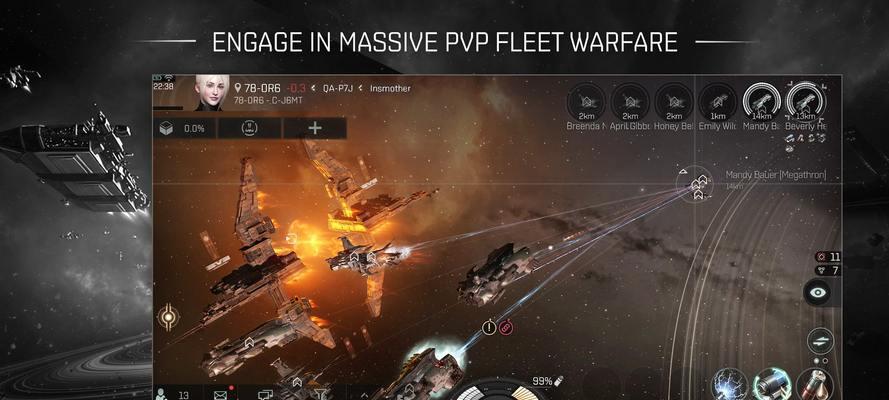Select Mandy B target at 14km

coord(761,101)
